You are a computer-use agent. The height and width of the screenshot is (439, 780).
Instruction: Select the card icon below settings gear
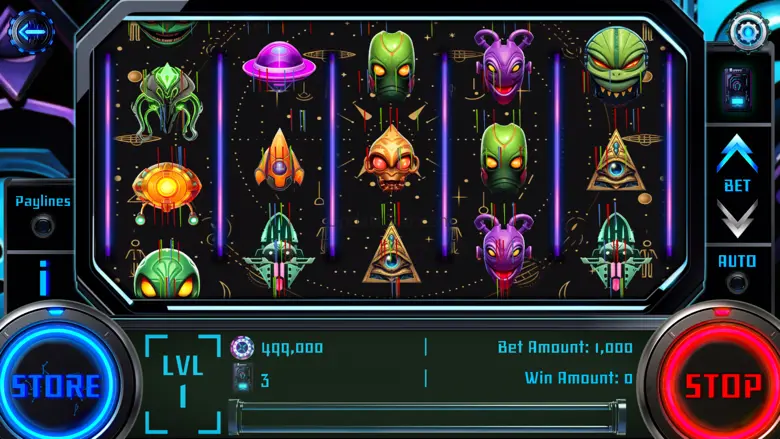pyautogui.click(x=738, y=85)
